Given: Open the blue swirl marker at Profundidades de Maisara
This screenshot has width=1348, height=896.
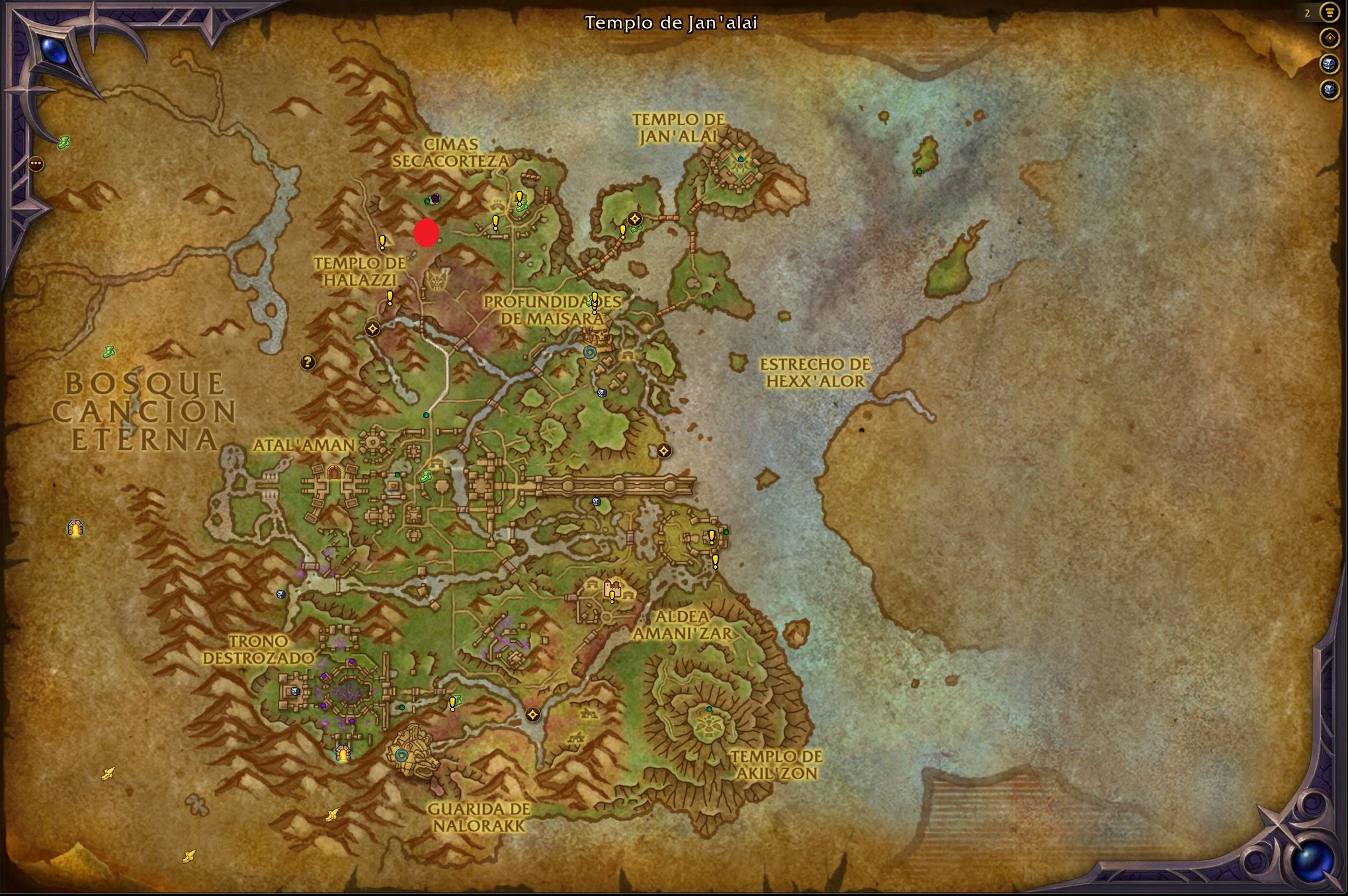Looking at the screenshot, I should click(589, 352).
